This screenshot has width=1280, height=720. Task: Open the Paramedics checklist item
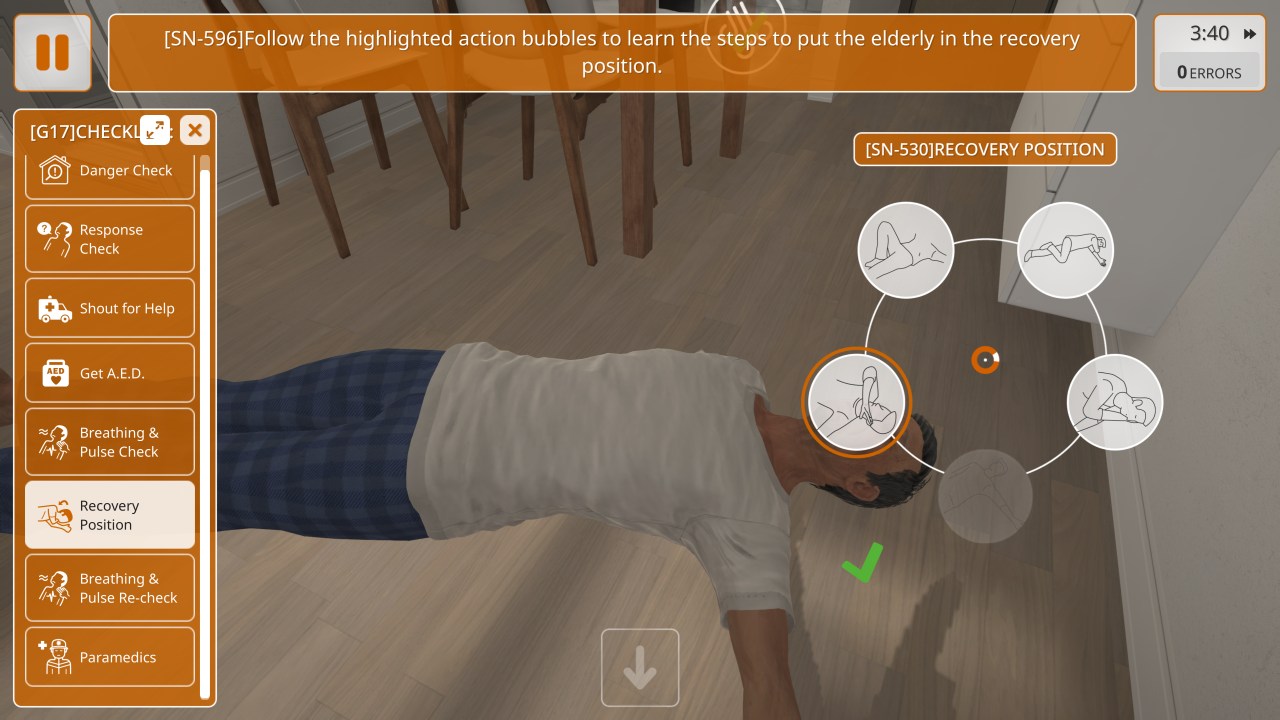(x=109, y=657)
